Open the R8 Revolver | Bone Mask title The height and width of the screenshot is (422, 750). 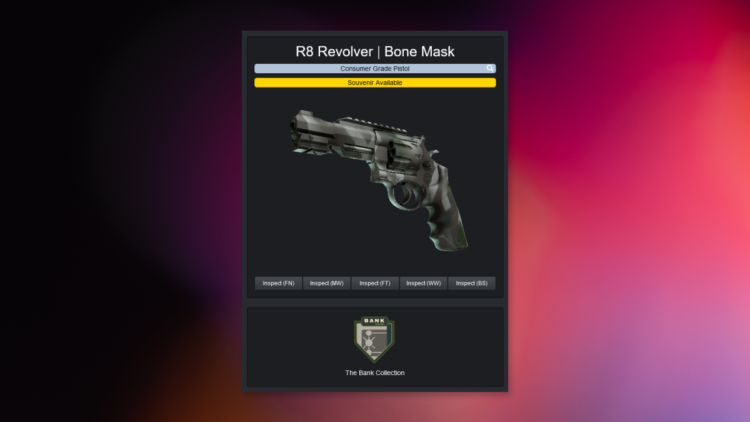click(x=375, y=50)
